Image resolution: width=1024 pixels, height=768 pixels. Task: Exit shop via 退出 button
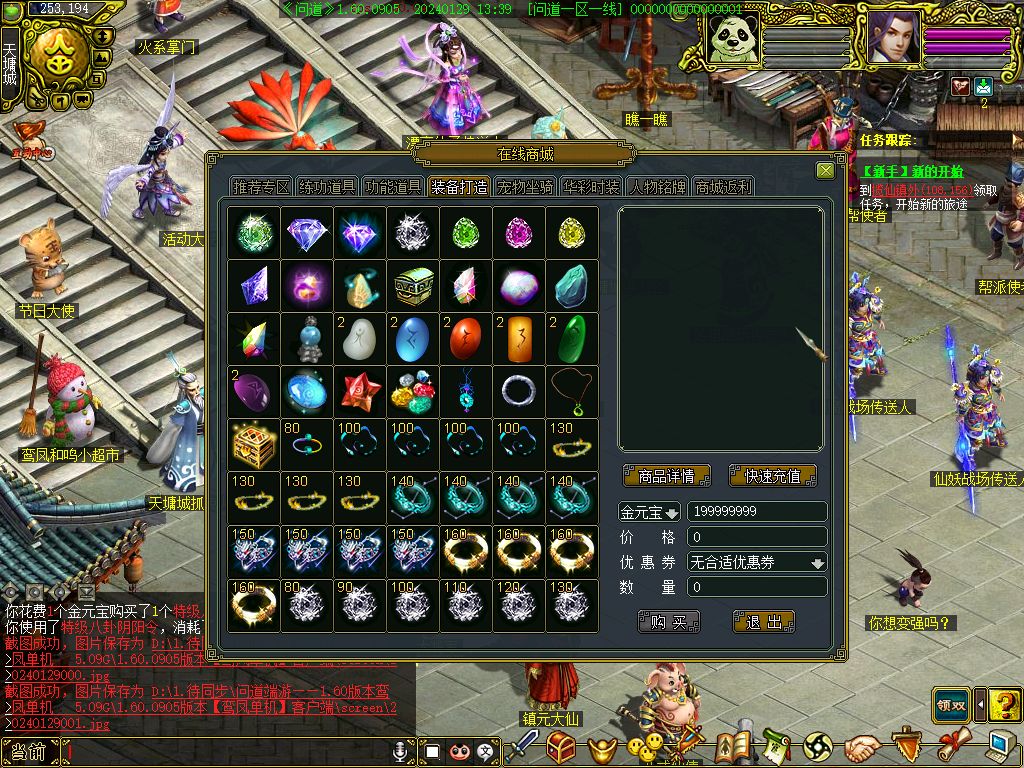(x=764, y=622)
